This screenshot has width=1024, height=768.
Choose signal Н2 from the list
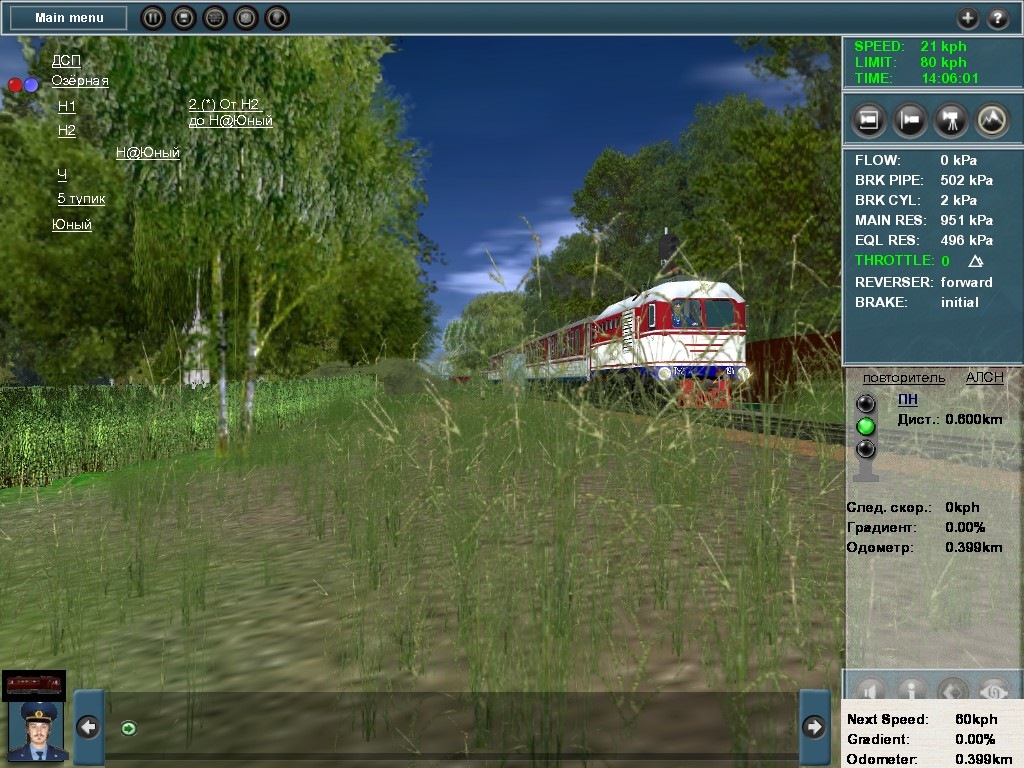67,130
